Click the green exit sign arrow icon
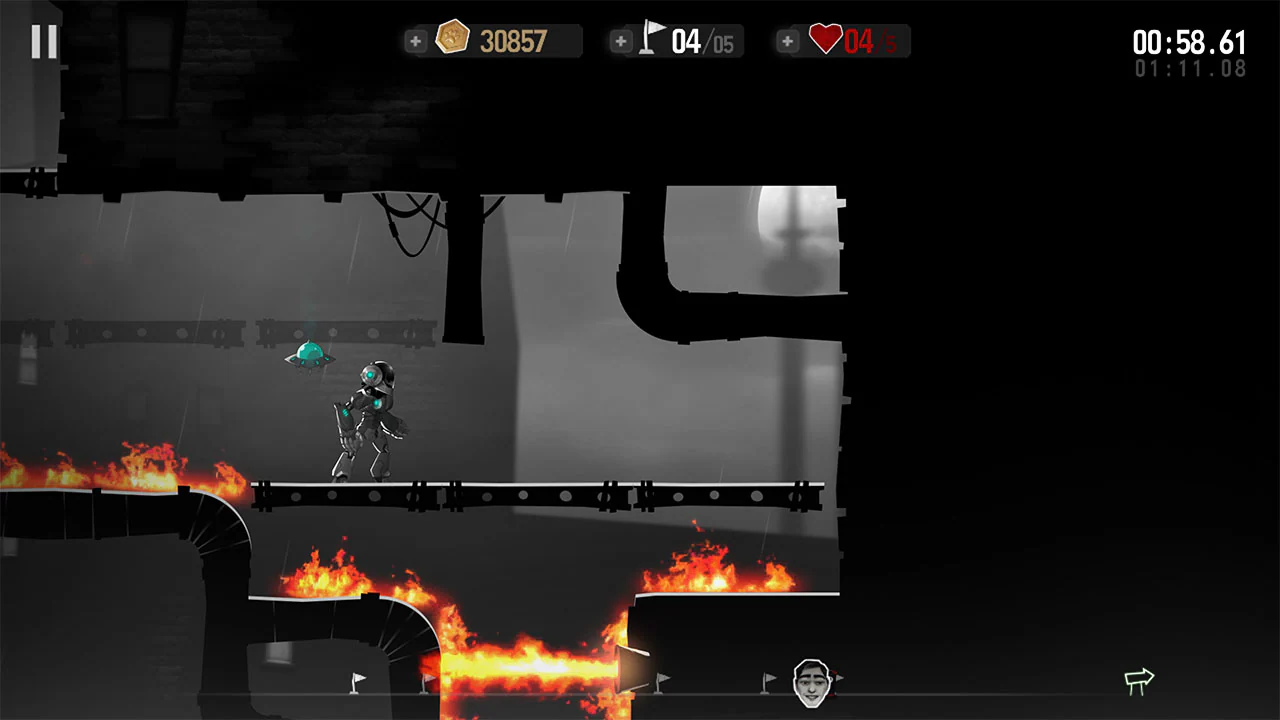 coord(1139,680)
